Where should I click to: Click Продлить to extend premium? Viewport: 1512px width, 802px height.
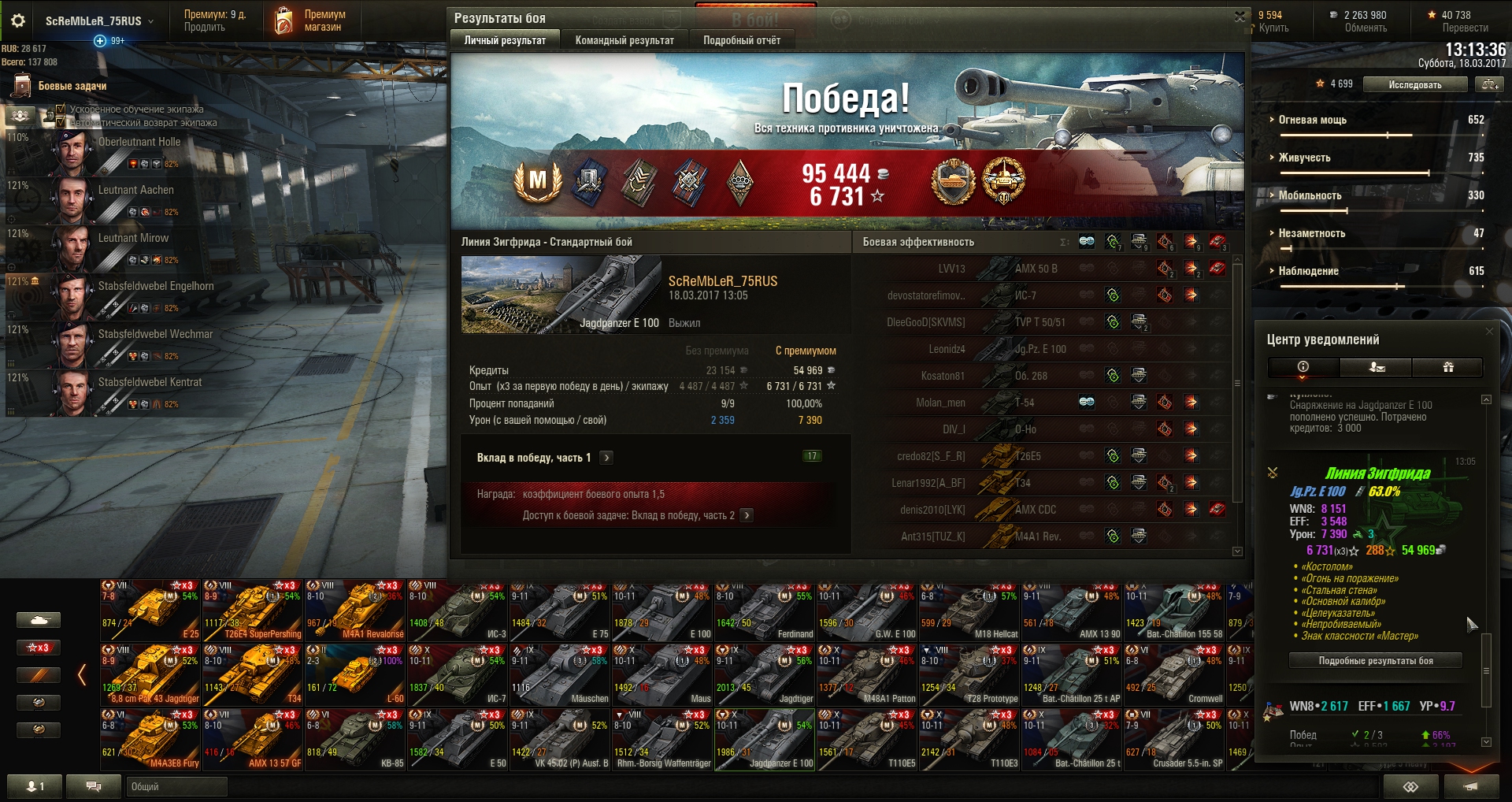click(204, 28)
